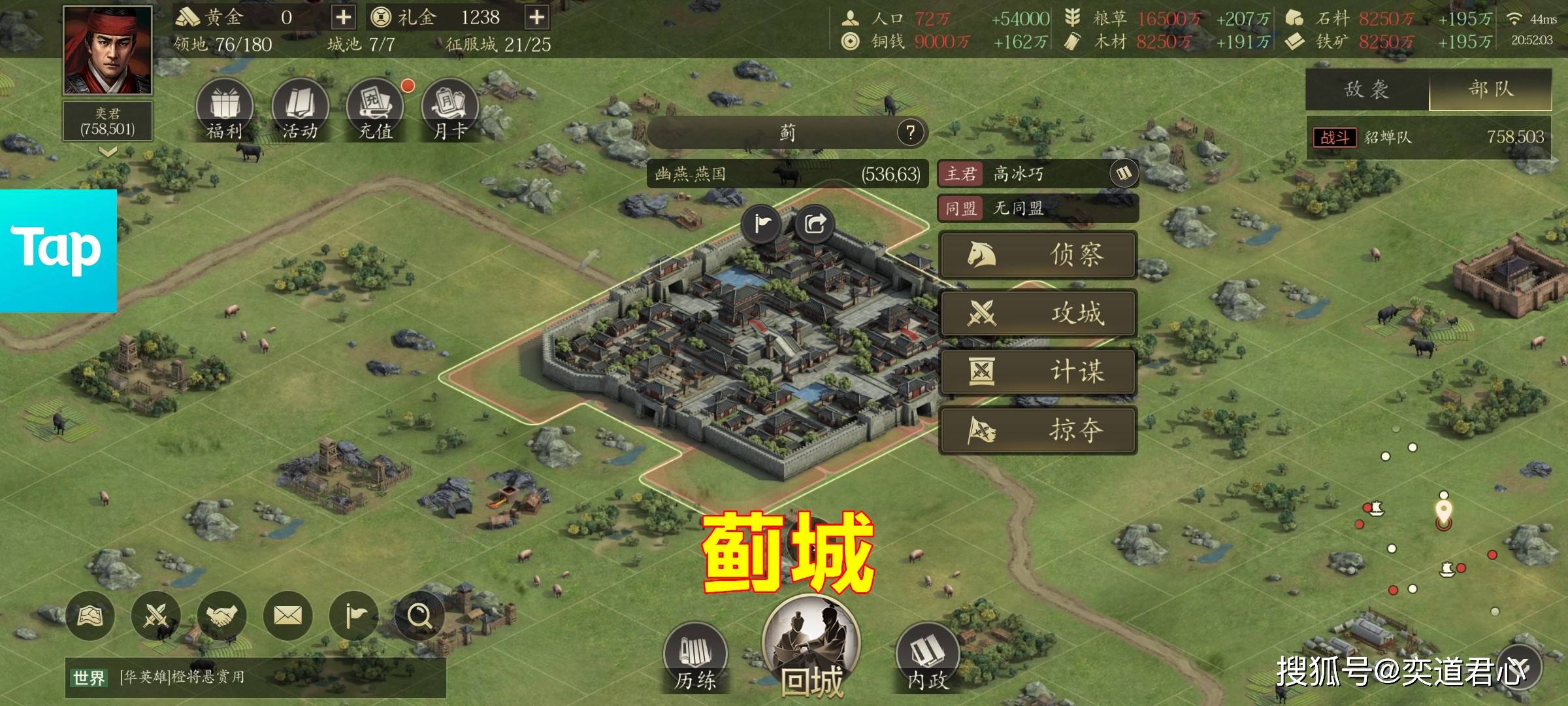The image size is (1568, 706).
Task: Open the player portrait profile
Action: [108, 50]
